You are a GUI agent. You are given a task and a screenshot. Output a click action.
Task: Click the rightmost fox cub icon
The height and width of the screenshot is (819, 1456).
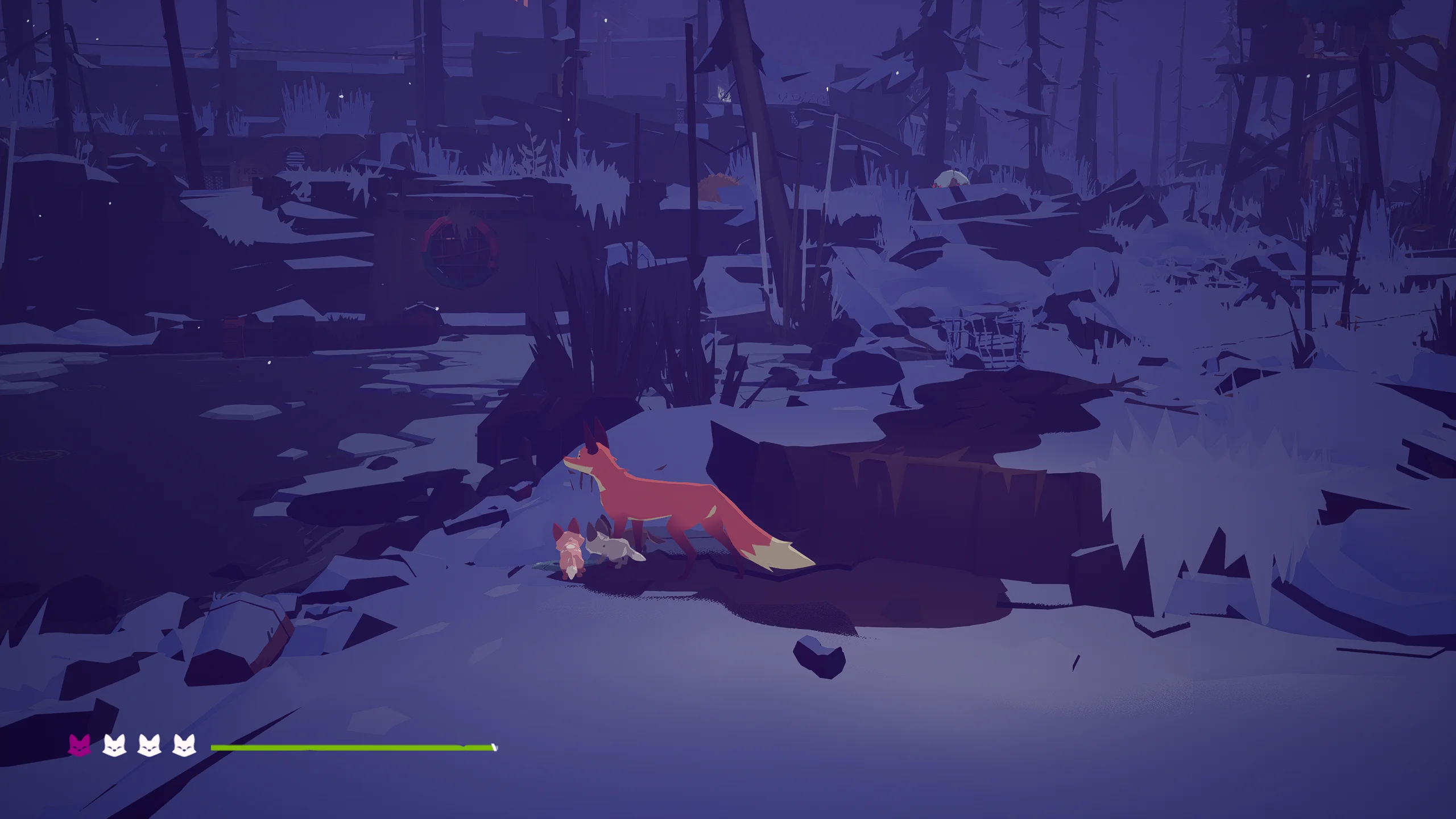pos(184,746)
